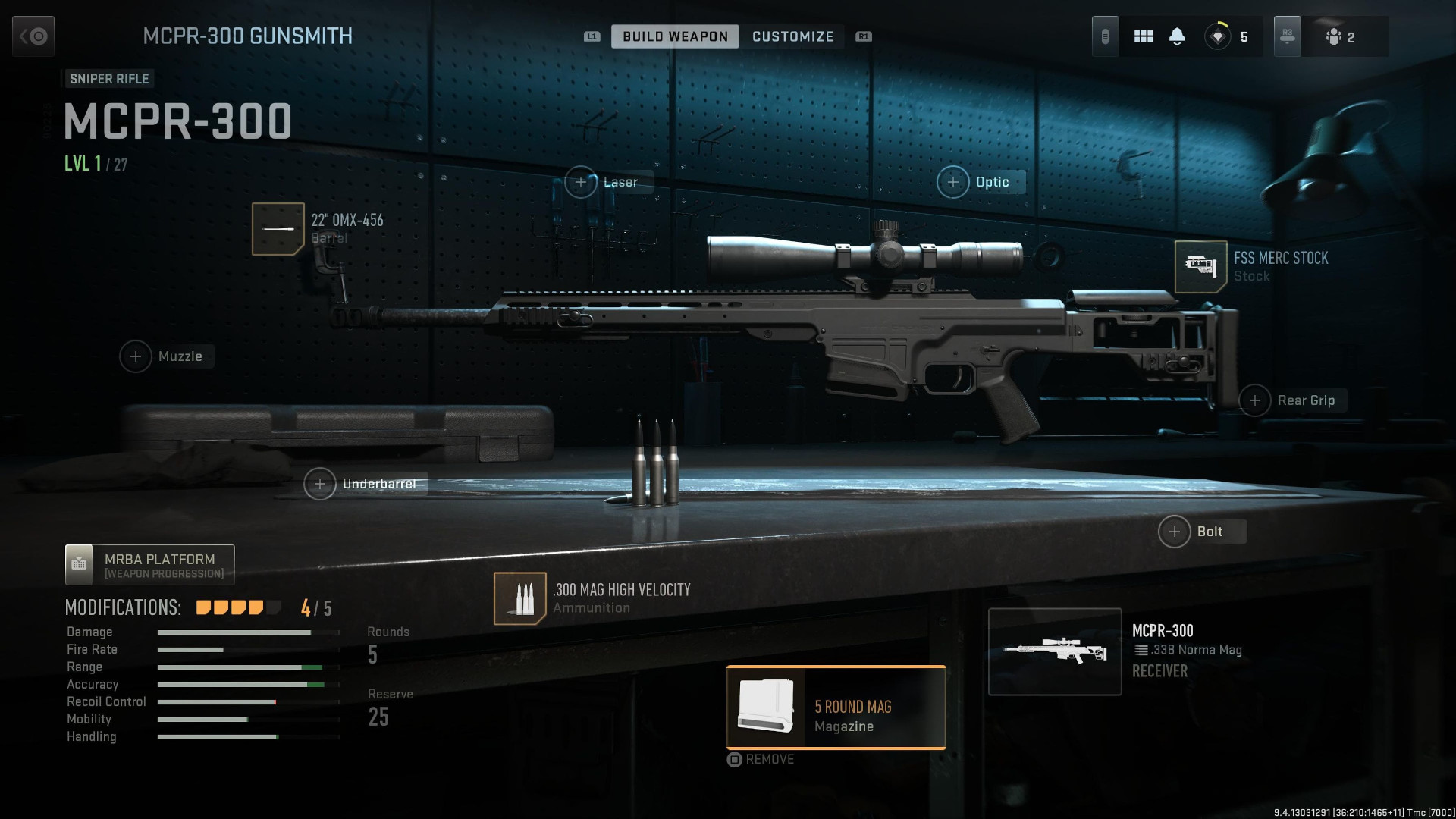The width and height of the screenshot is (1456, 819).
Task: Add an Optic attachment
Action: tap(953, 182)
